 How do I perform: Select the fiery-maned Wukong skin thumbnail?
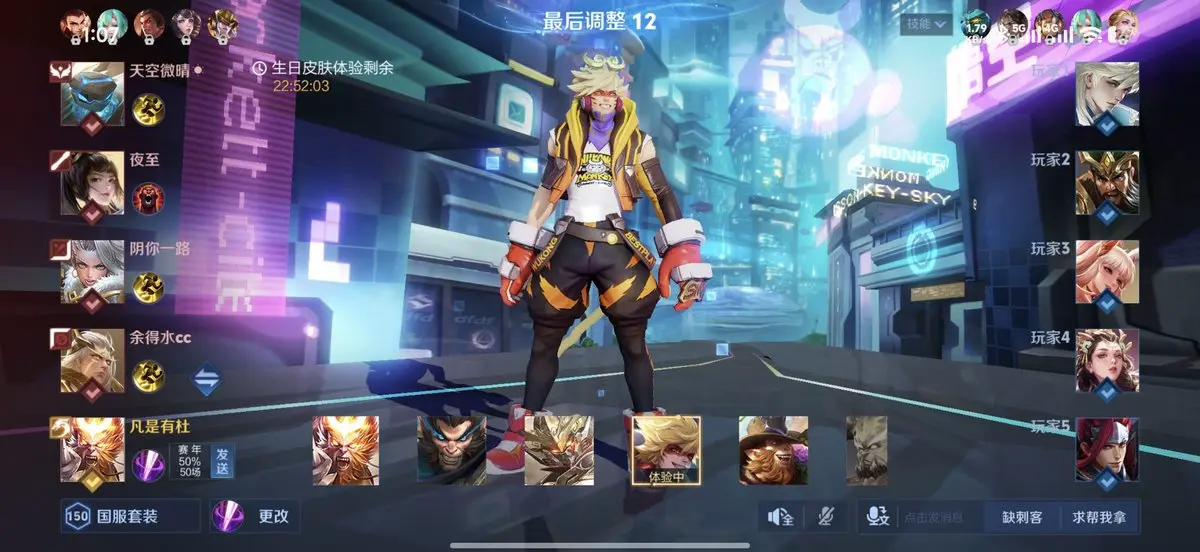(345, 450)
